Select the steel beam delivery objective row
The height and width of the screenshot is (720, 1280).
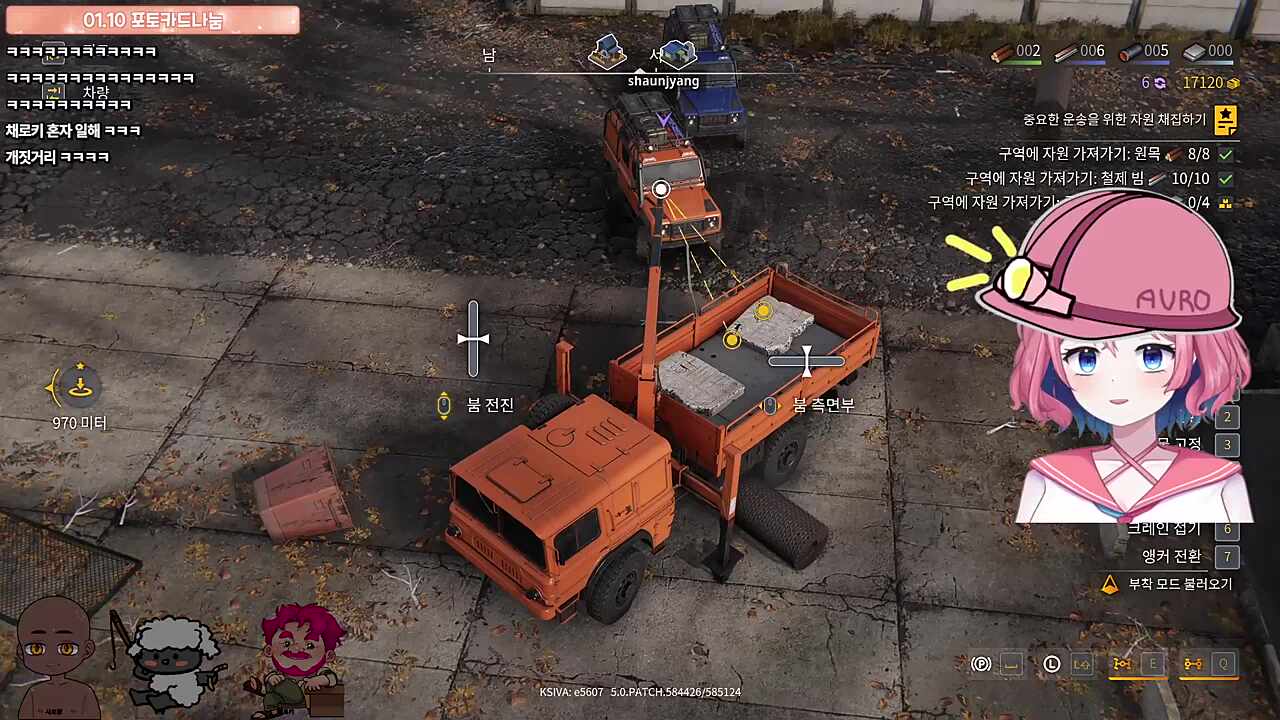[1098, 179]
